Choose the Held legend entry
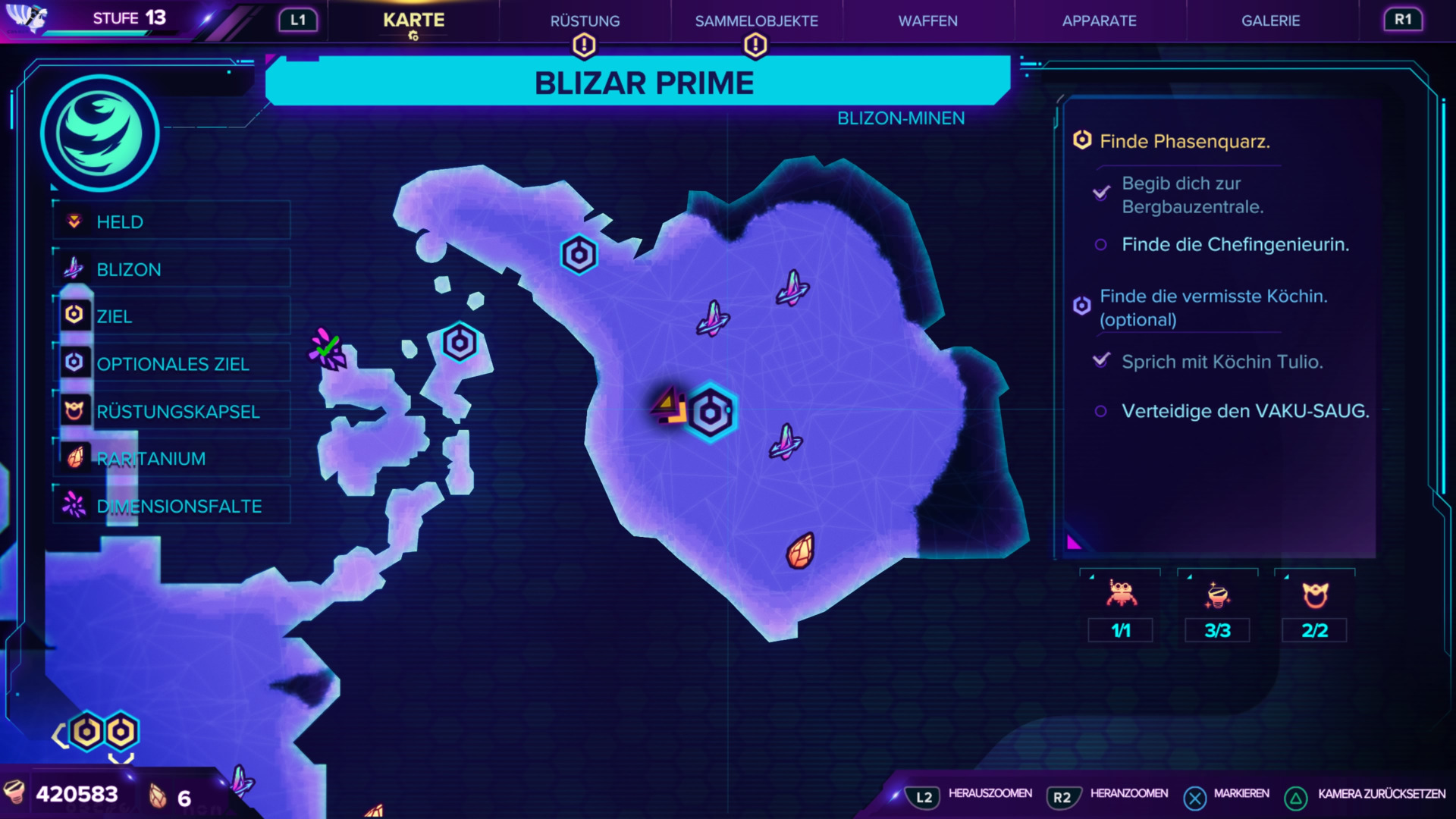Screen dimensions: 1456x819 [x=172, y=222]
